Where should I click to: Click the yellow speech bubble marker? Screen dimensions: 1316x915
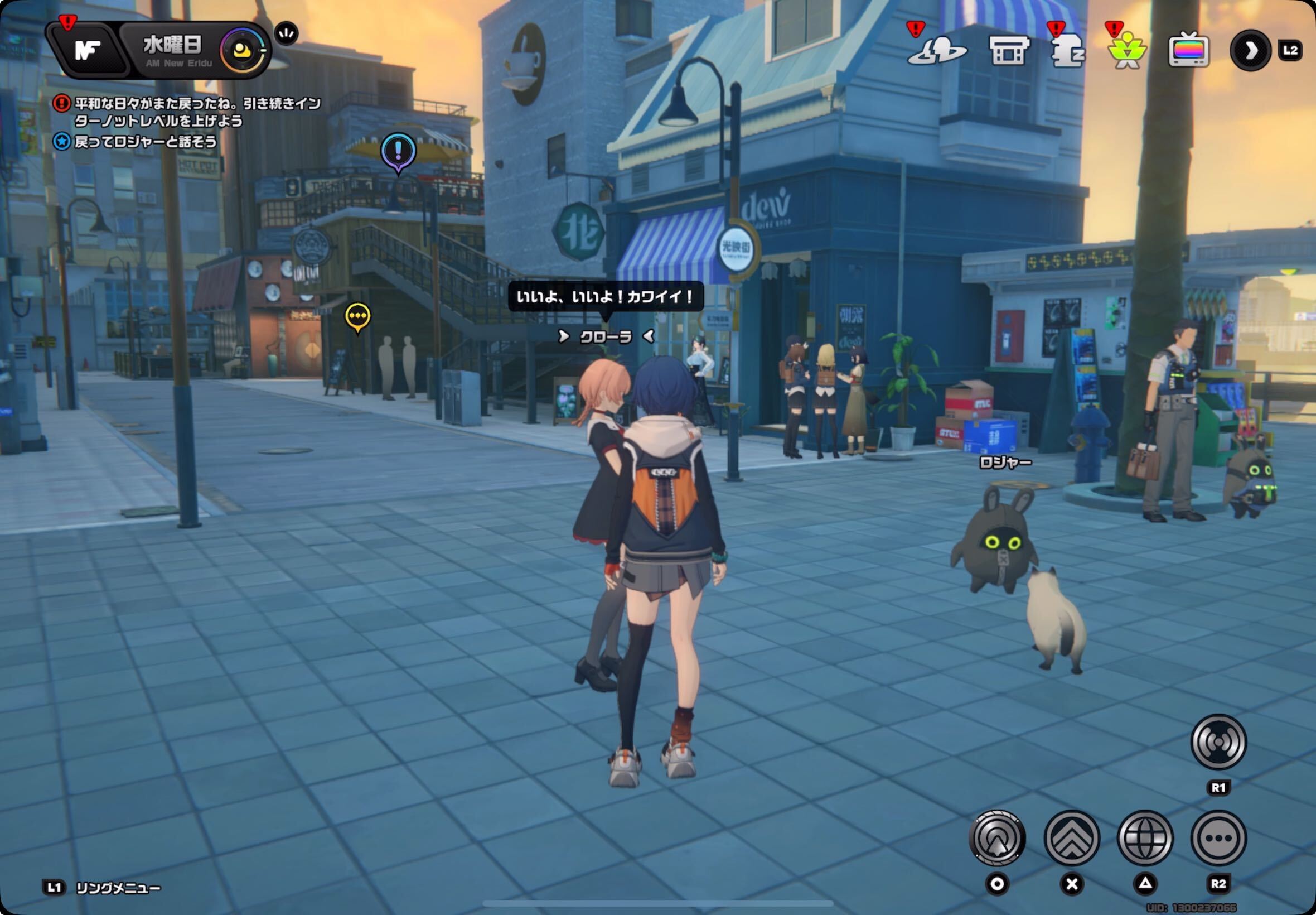click(x=358, y=316)
